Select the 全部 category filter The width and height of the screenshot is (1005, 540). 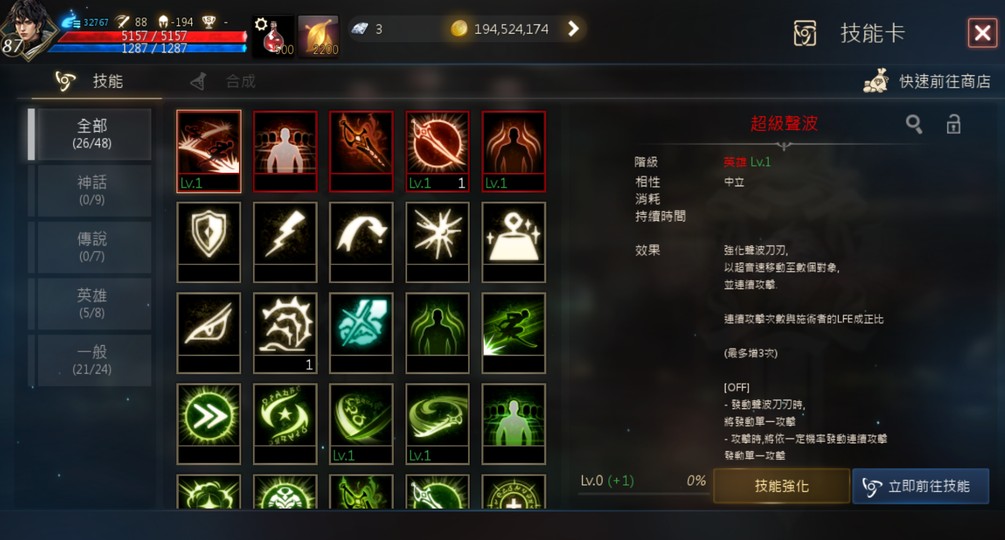tap(91, 134)
